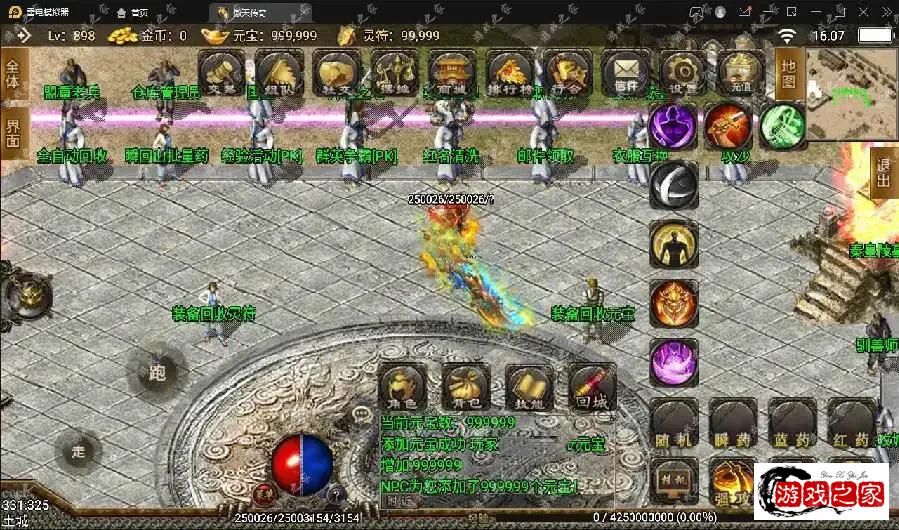This screenshot has width=899, height=530.
Task: Select the 全体 tab on left edge
Action: click(x=13, y=75)
